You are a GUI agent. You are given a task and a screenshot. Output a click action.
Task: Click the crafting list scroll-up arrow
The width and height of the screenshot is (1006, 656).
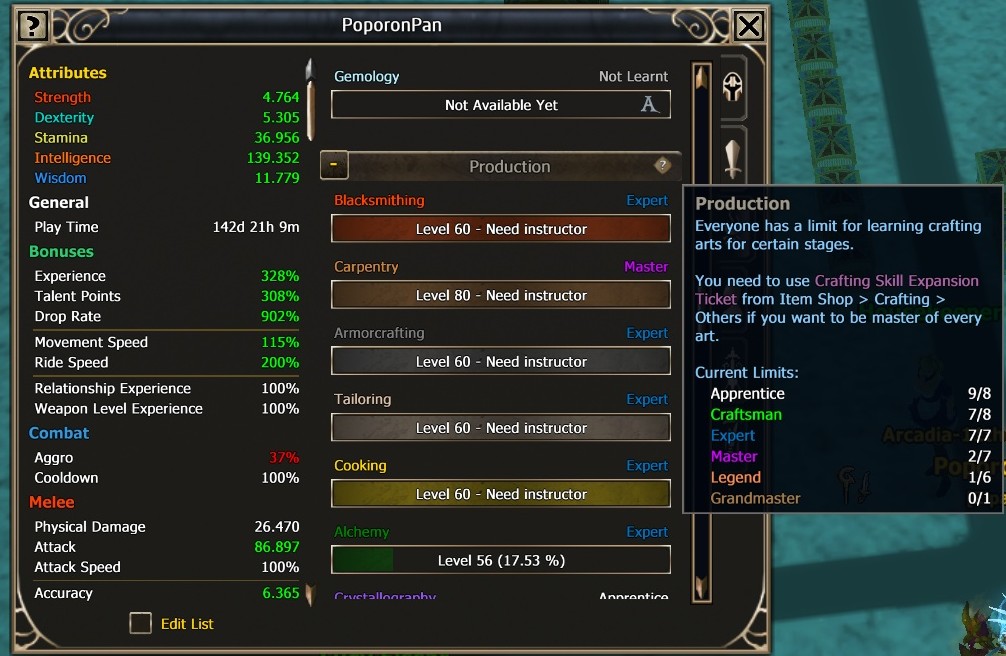702,78
